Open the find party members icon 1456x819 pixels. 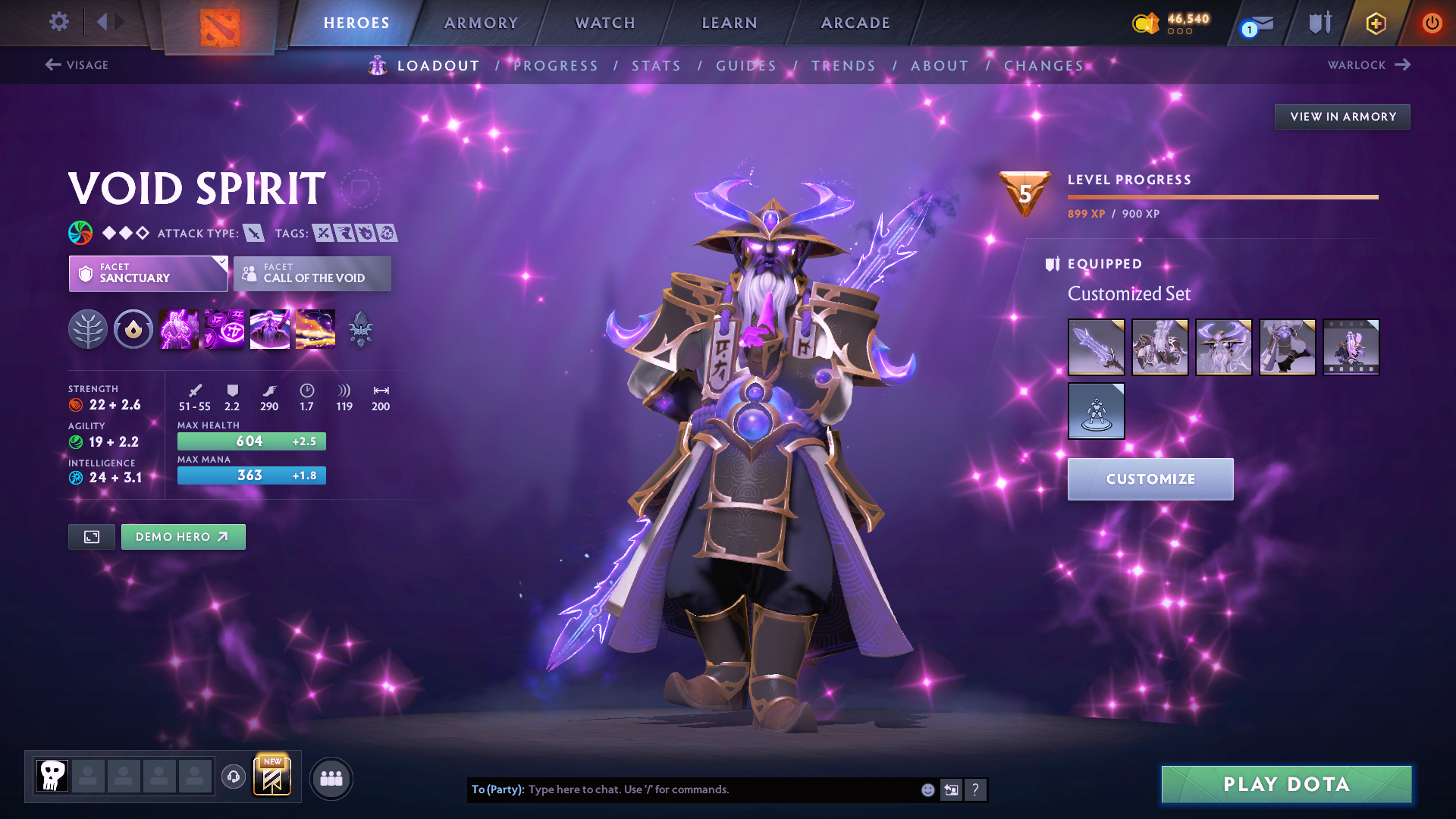[331, 777]
